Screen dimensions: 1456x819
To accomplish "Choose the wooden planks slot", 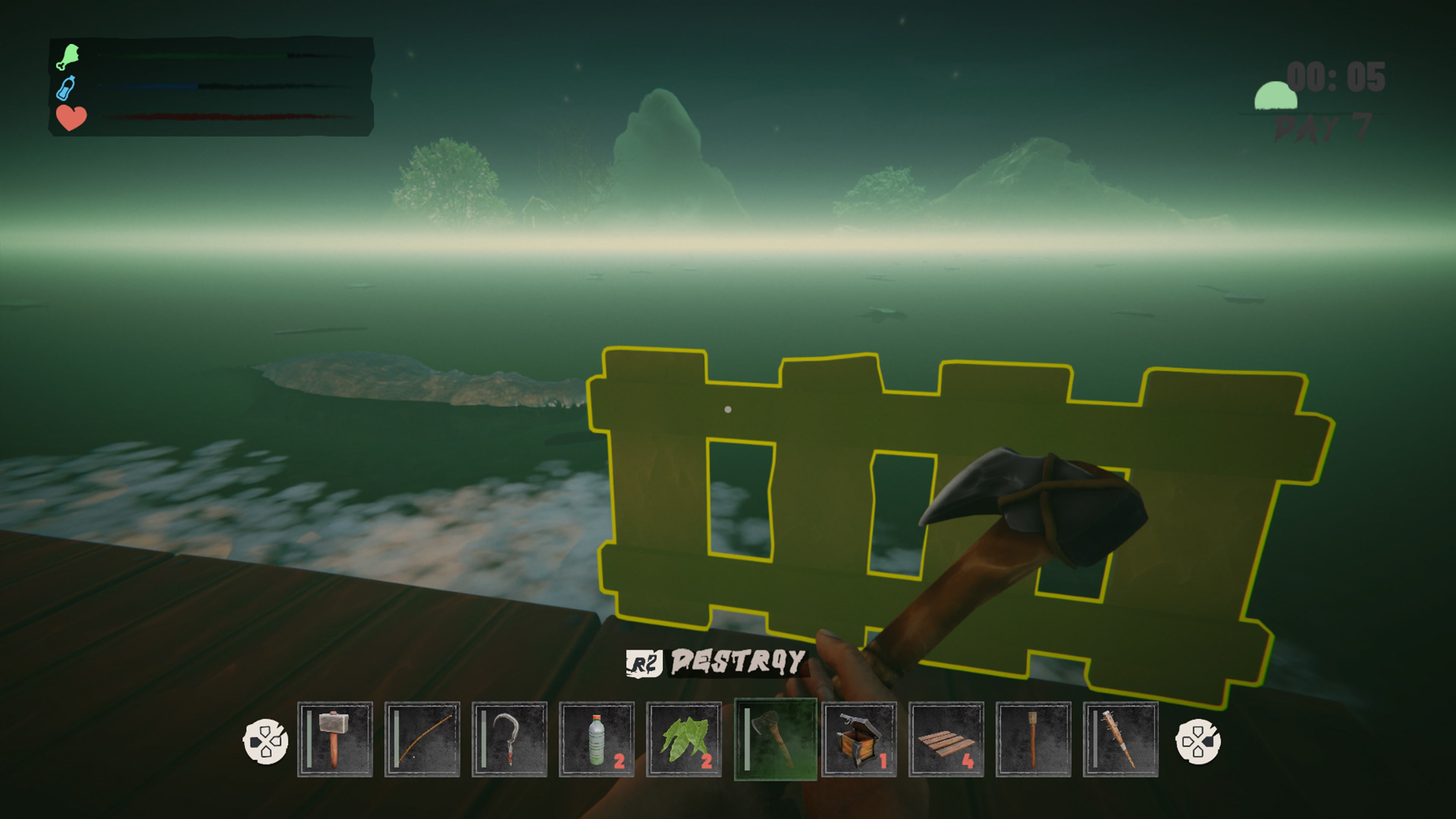I will click(946, 739).
